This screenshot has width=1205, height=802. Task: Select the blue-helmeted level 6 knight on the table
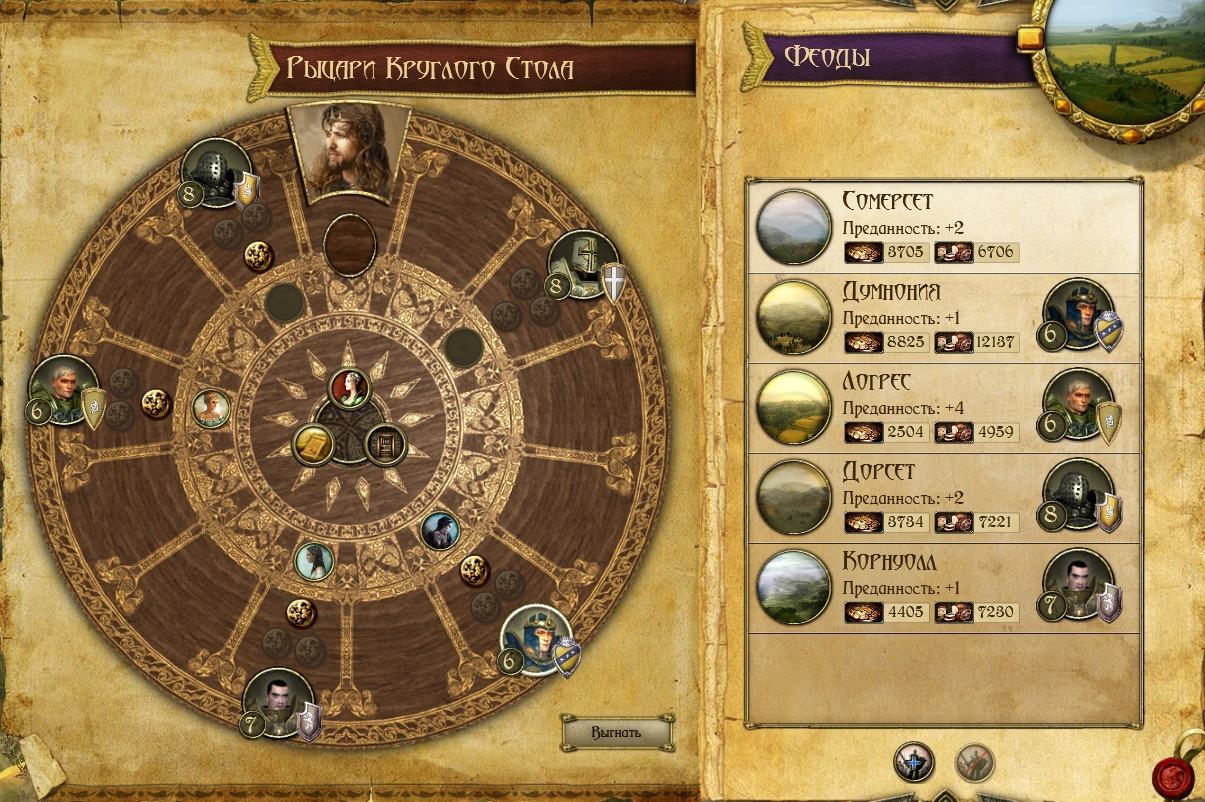(537, 640)
